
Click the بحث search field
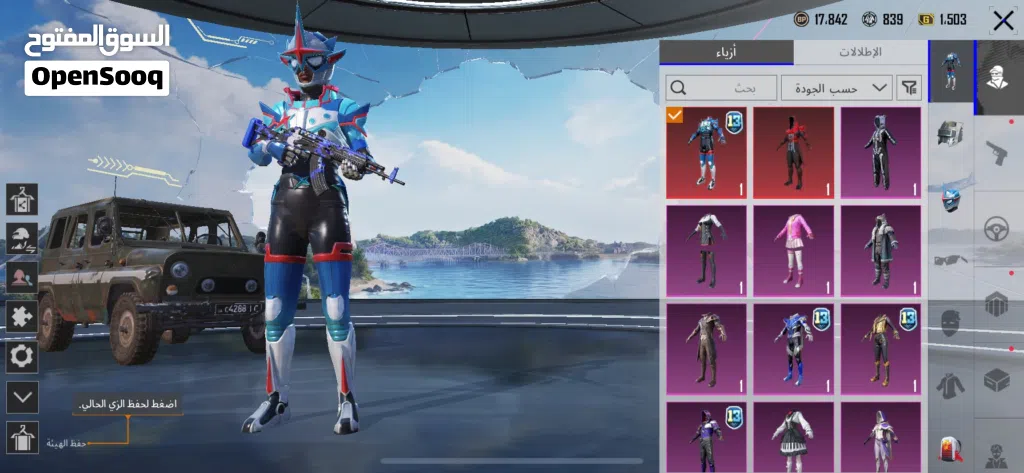pyautogui.click(x=720, y=88)
